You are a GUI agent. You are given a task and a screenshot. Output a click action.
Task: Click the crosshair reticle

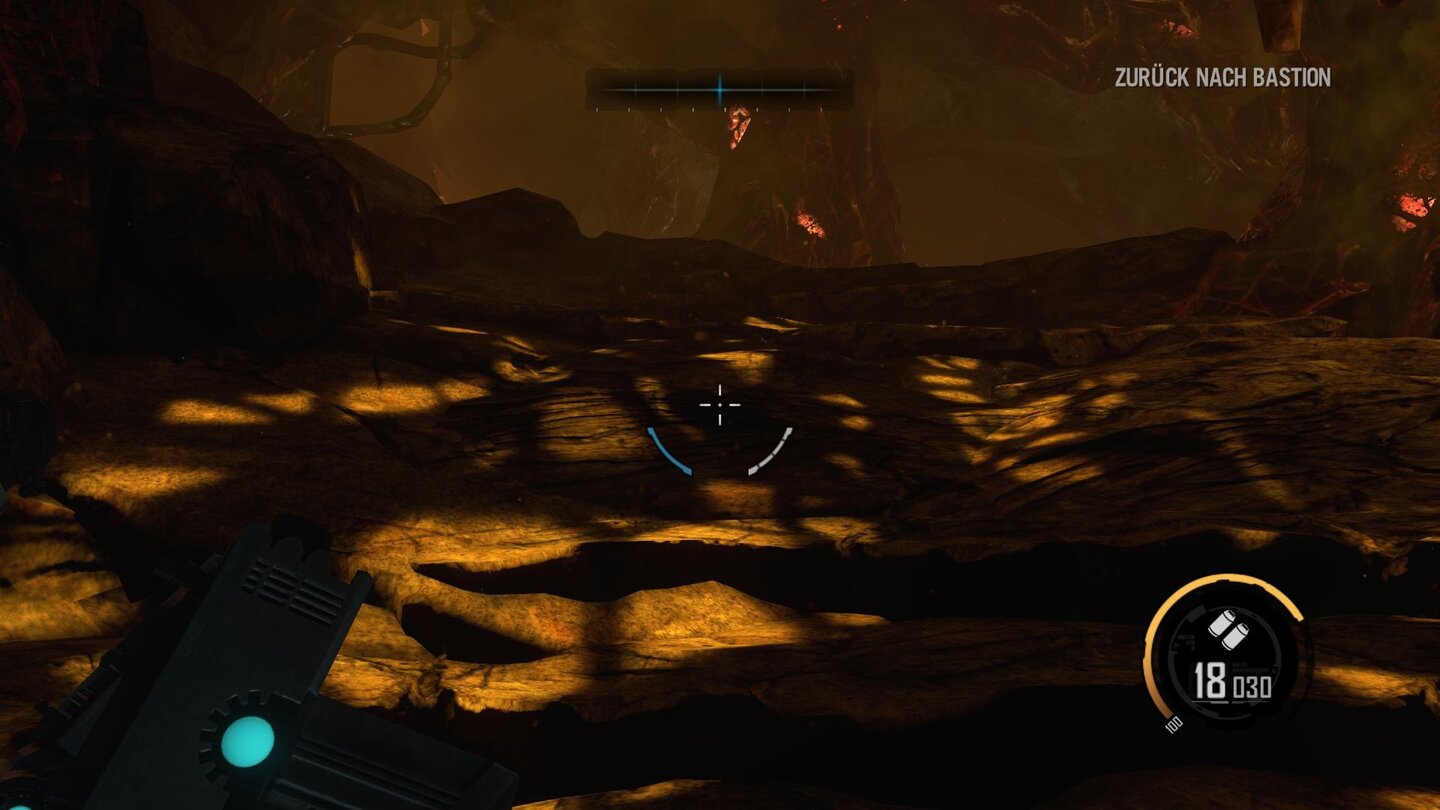pyautogui.click(x=719, y=405)
